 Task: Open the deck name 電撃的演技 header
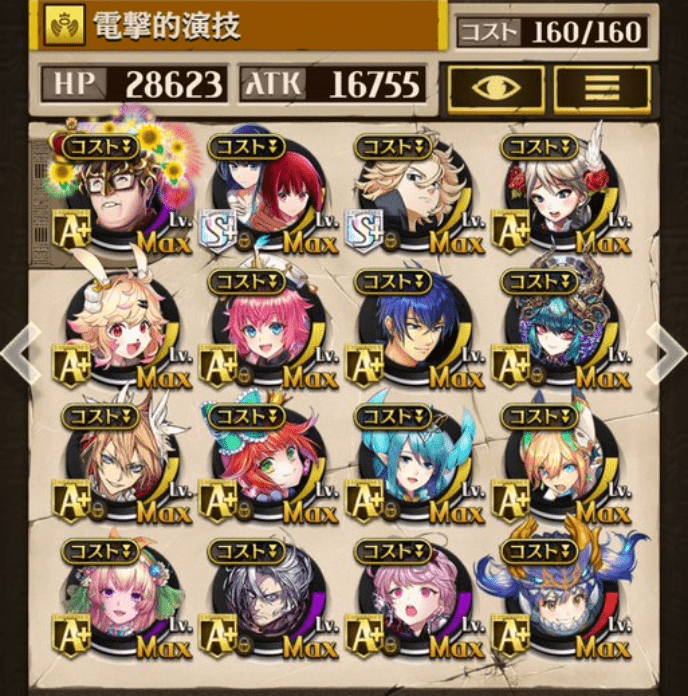[x=240, y=27]
